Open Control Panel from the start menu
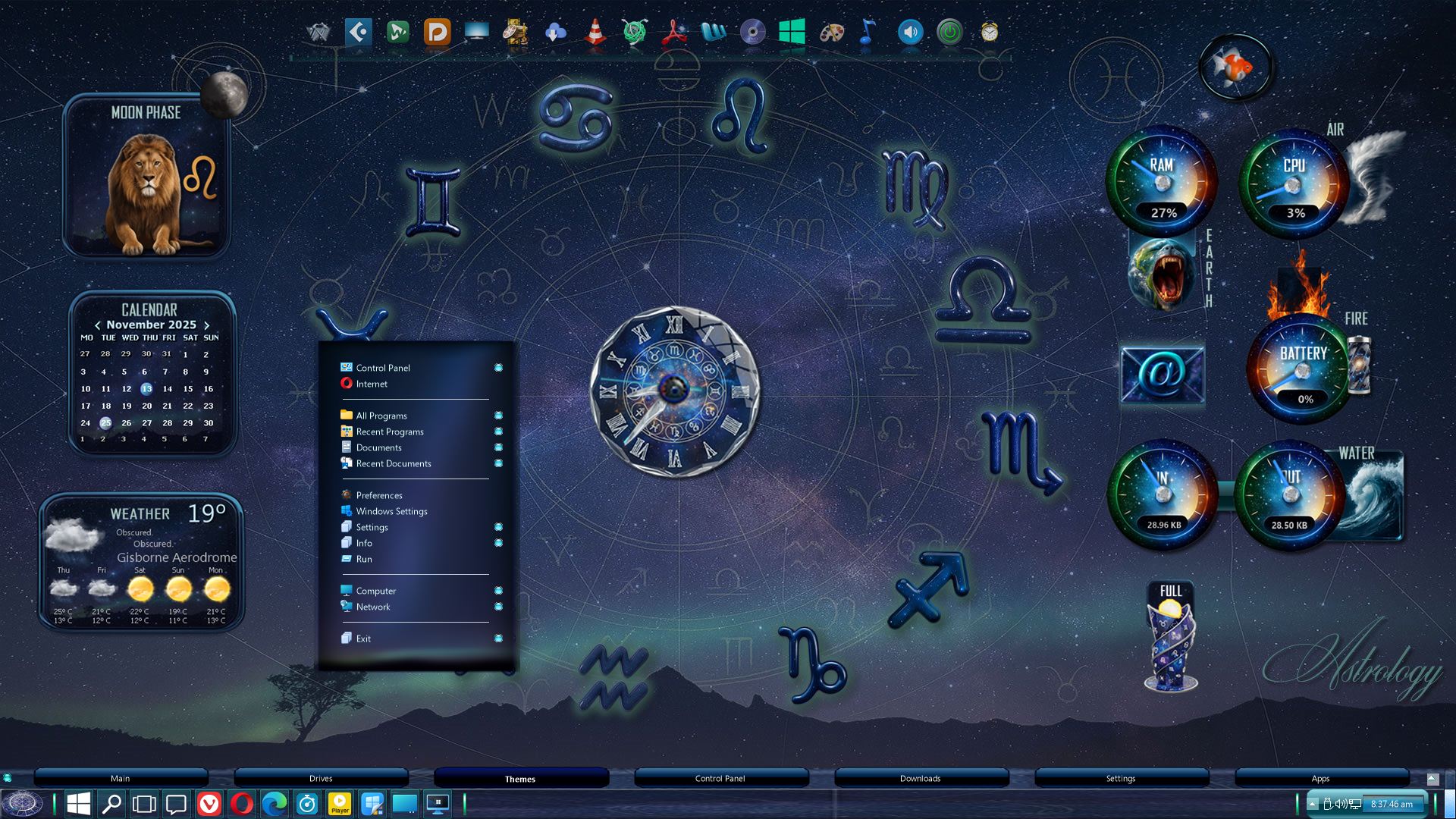Screen dimensions: 1456x819 383,368
